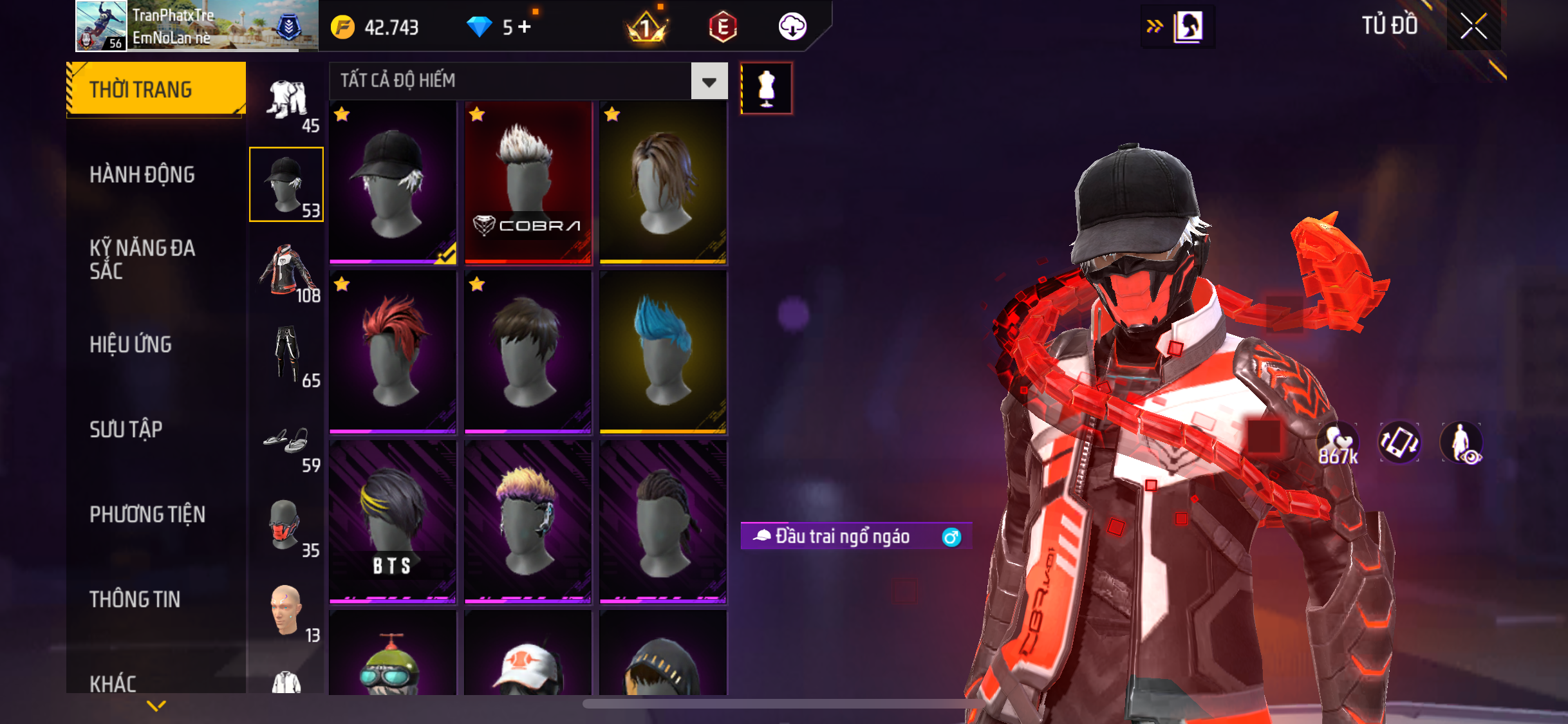Click the mannequin outfit preset button
This screenshot has height=724, width=1568.
[766, 88]
